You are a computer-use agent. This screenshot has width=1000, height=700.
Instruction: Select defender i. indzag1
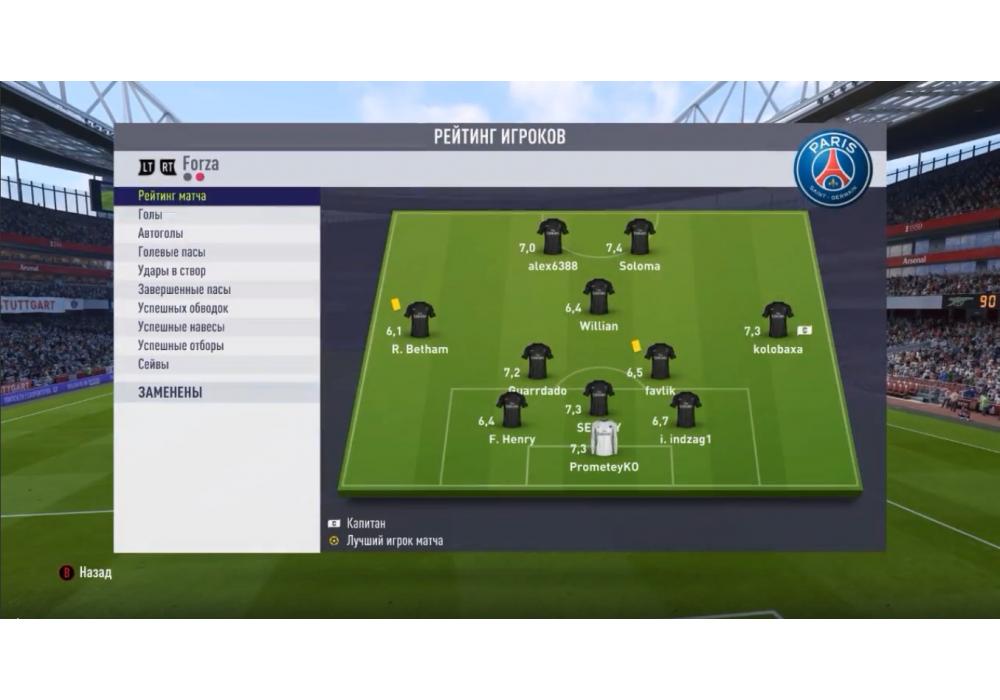click(685, 410)
